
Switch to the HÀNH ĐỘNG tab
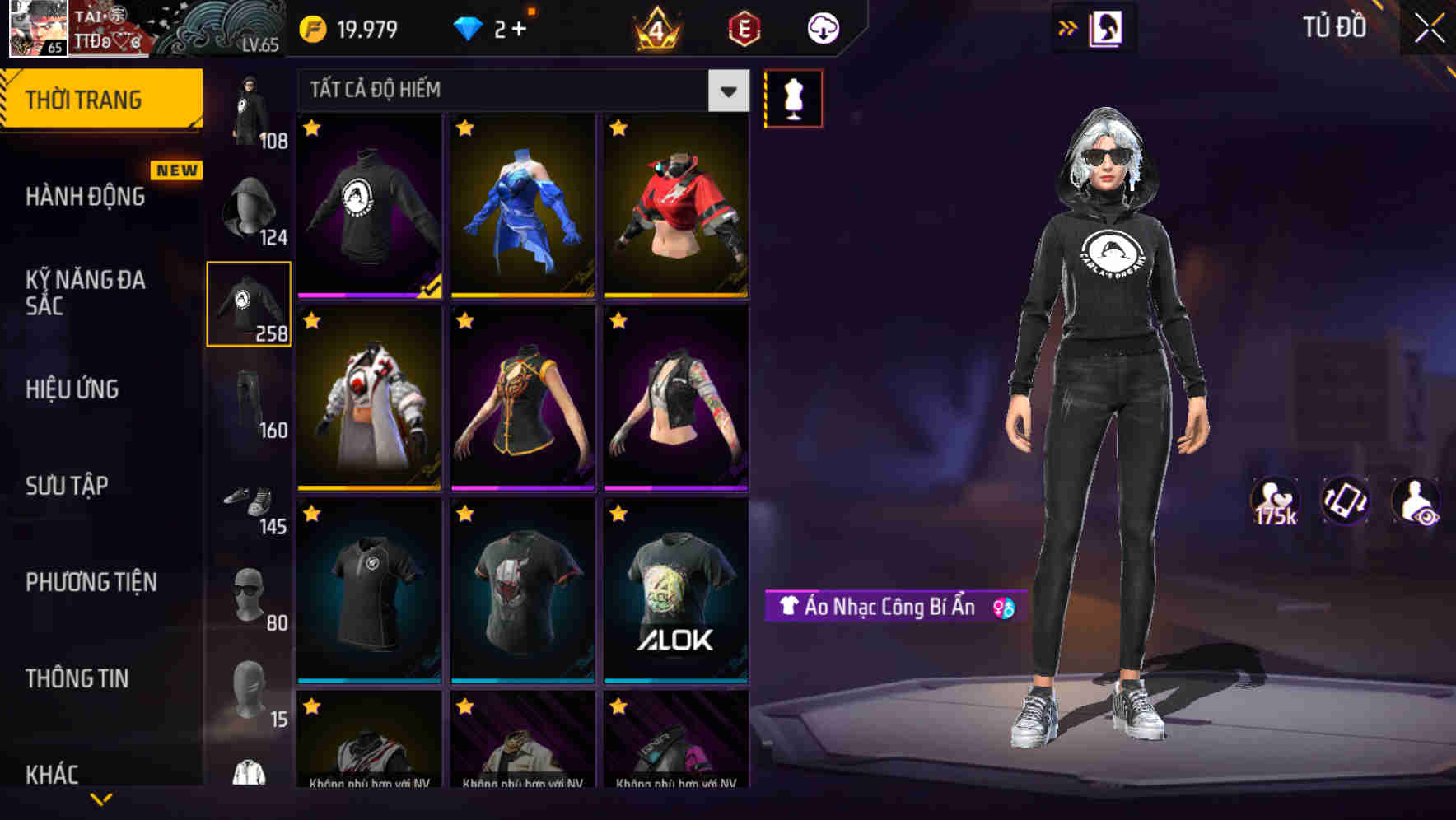click(x=86, y=196)
